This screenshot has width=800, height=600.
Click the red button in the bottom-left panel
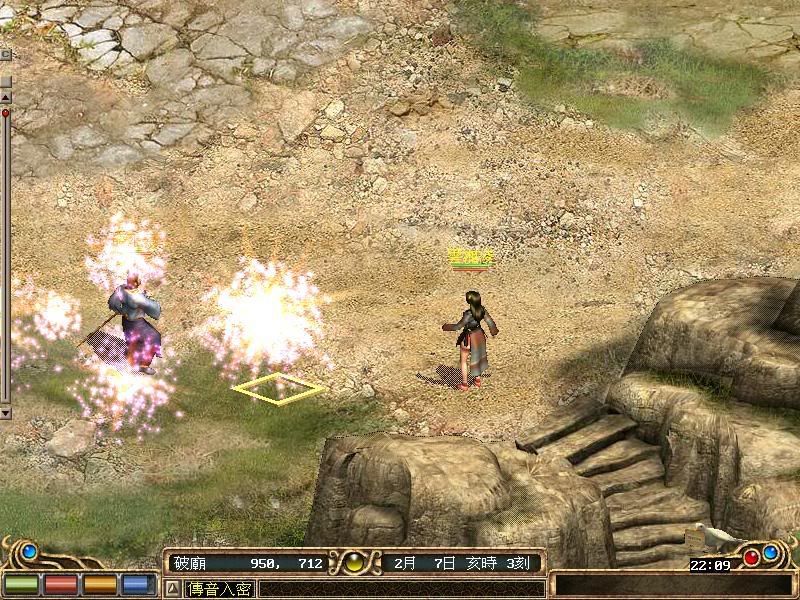(x=60, y=584)
